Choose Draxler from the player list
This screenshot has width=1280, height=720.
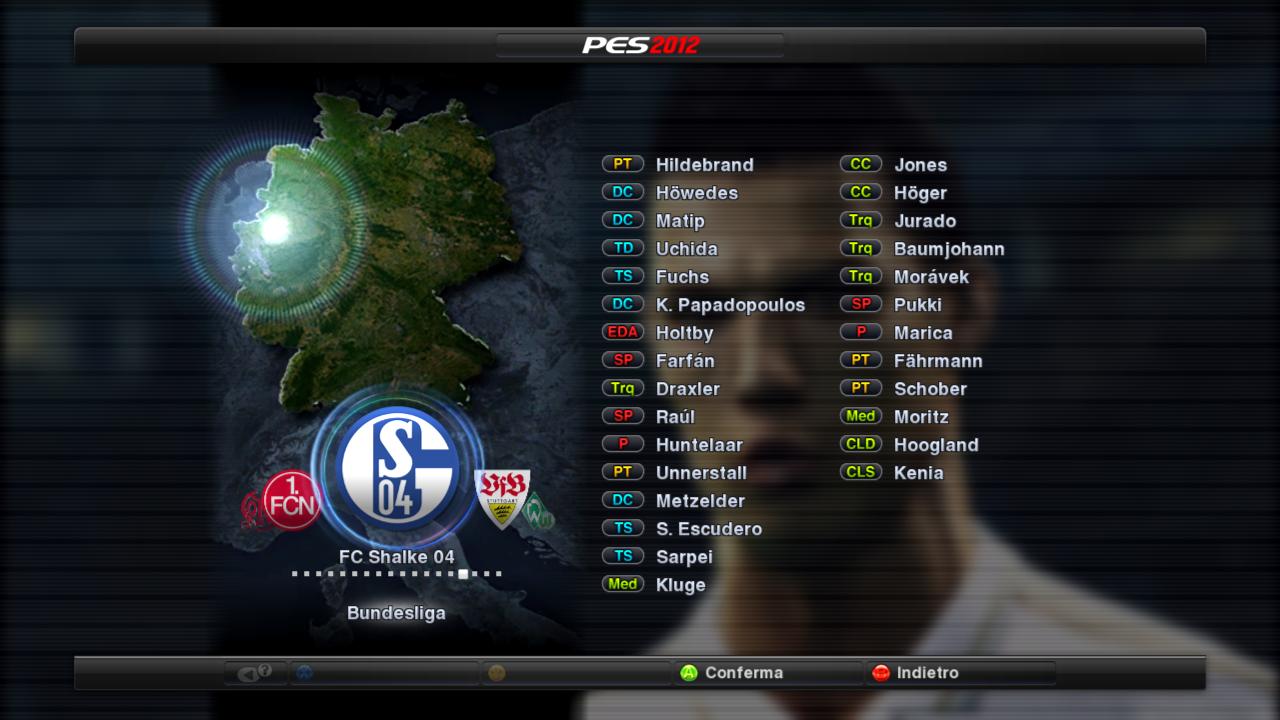(687, 389)
